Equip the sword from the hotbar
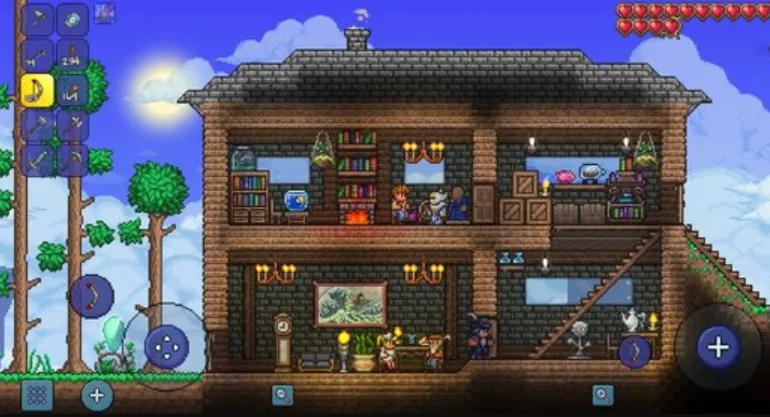Image resolution: width=770 pixels, height=417 pixels. pyautogui.click(x=38, y=160)
